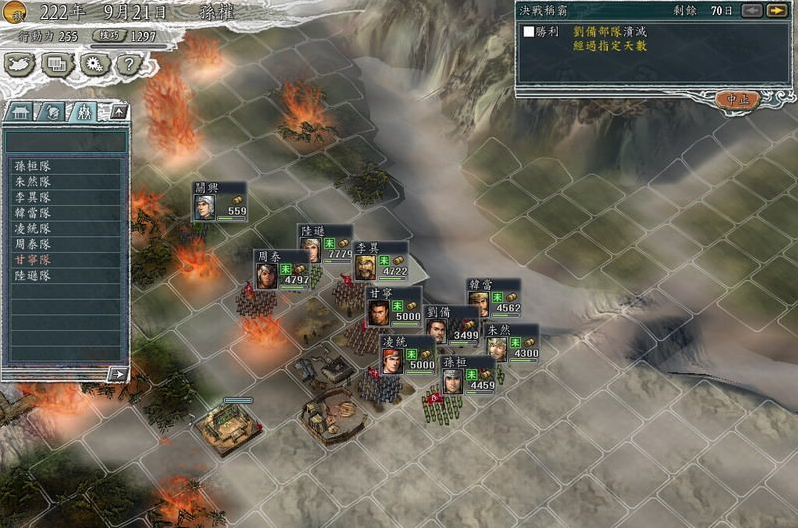The height and width of the screenshot is (528, 798).
Task: Click the arrow button below the unit list
Action: coord(118,374)
